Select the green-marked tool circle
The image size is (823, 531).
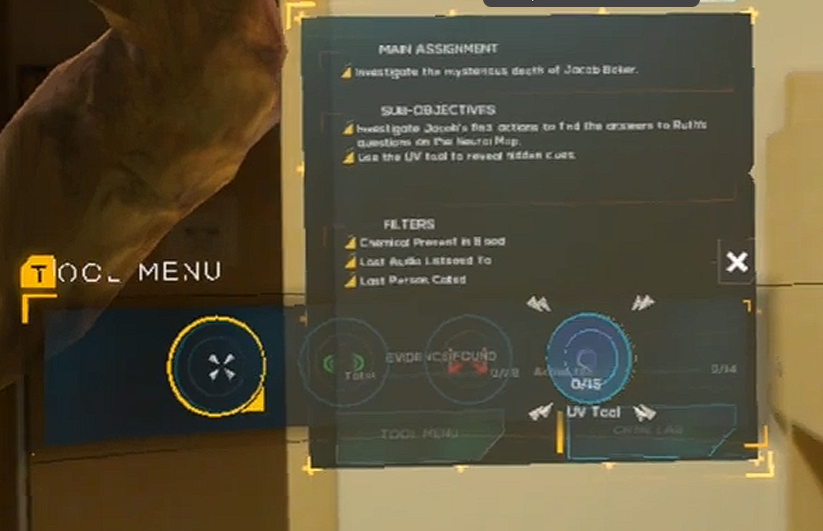click(x=343, y=363)
